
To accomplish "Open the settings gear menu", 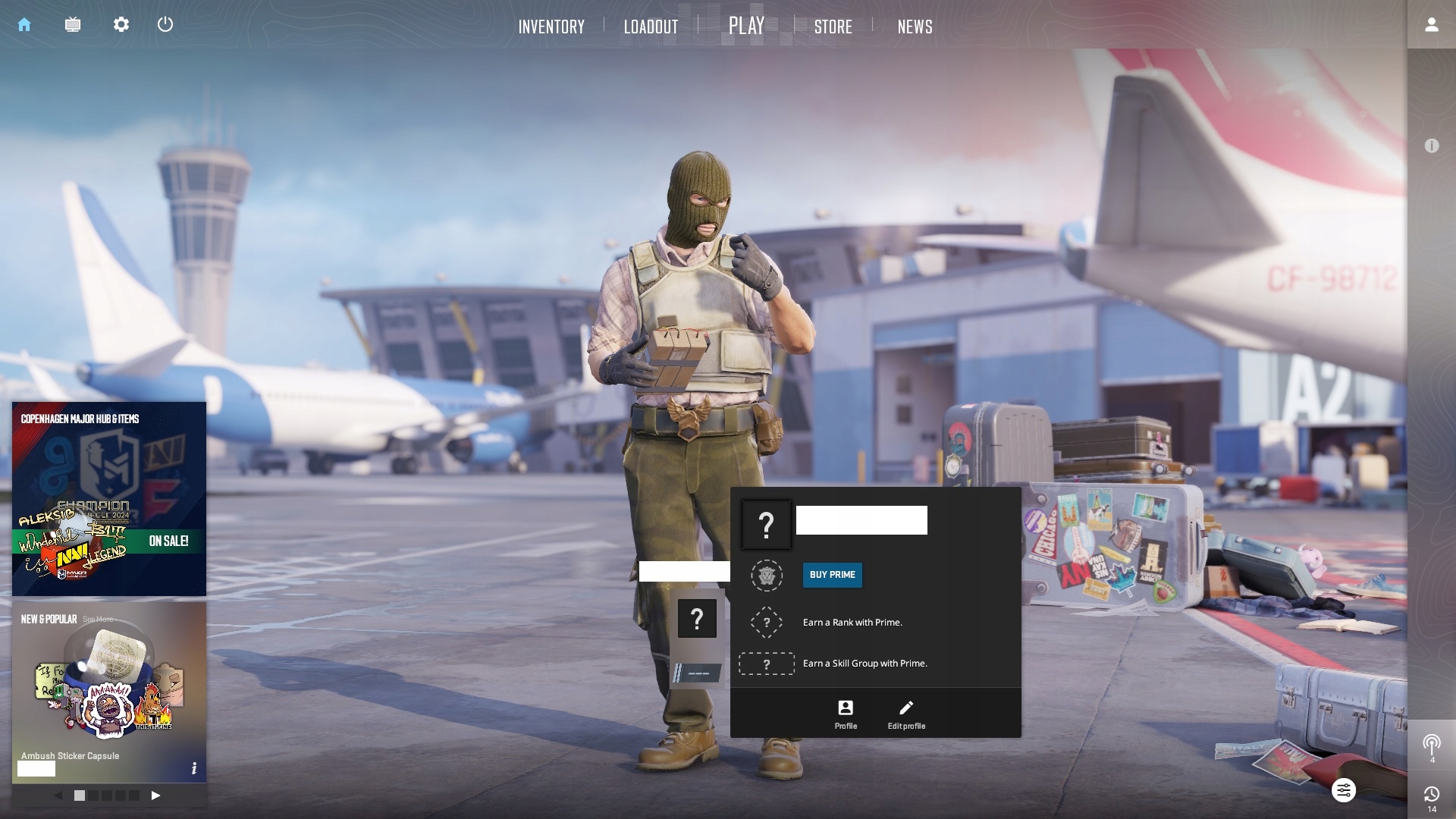I will coord(121,24).
